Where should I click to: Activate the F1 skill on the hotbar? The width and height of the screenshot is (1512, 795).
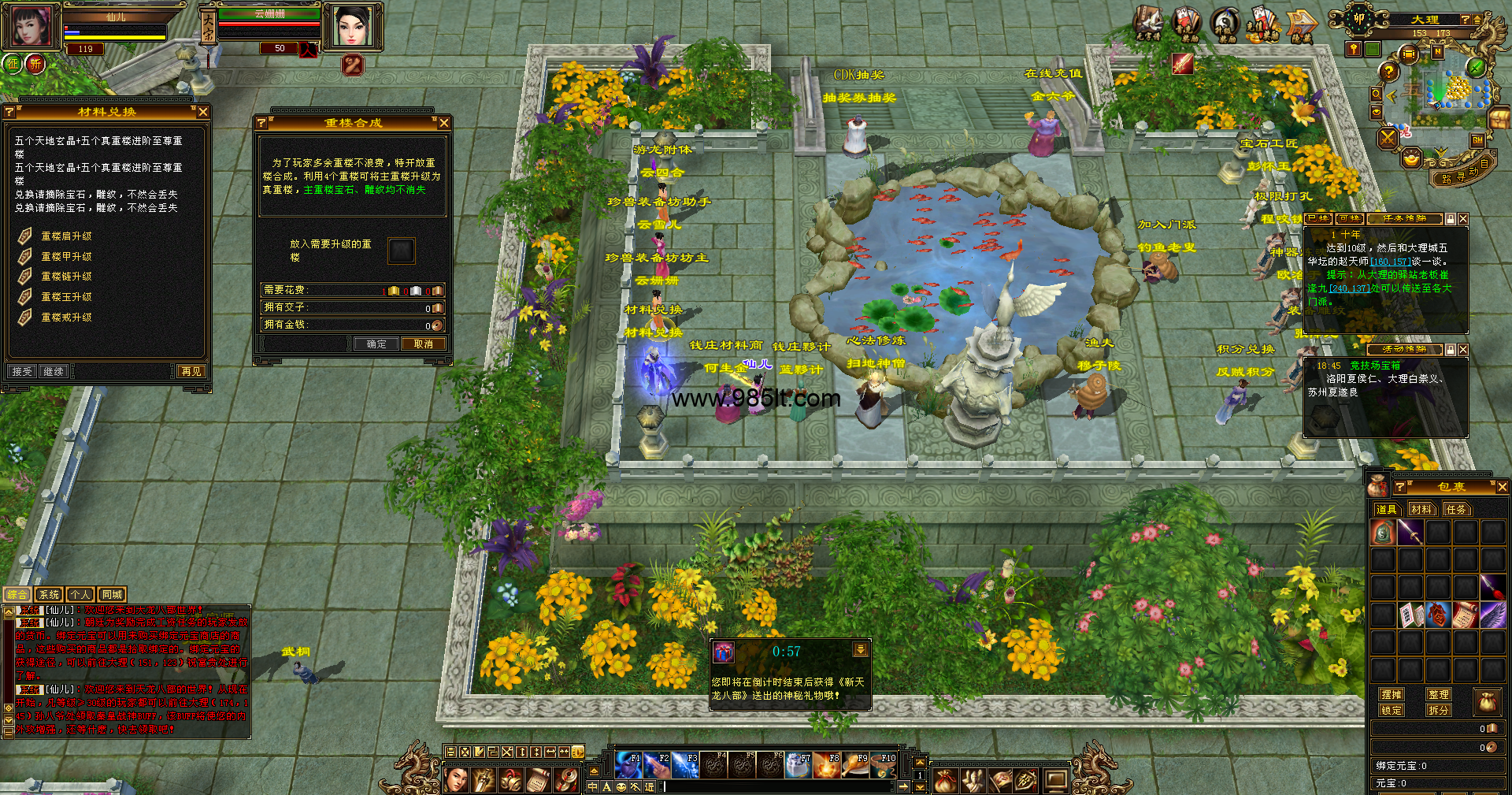628,764
